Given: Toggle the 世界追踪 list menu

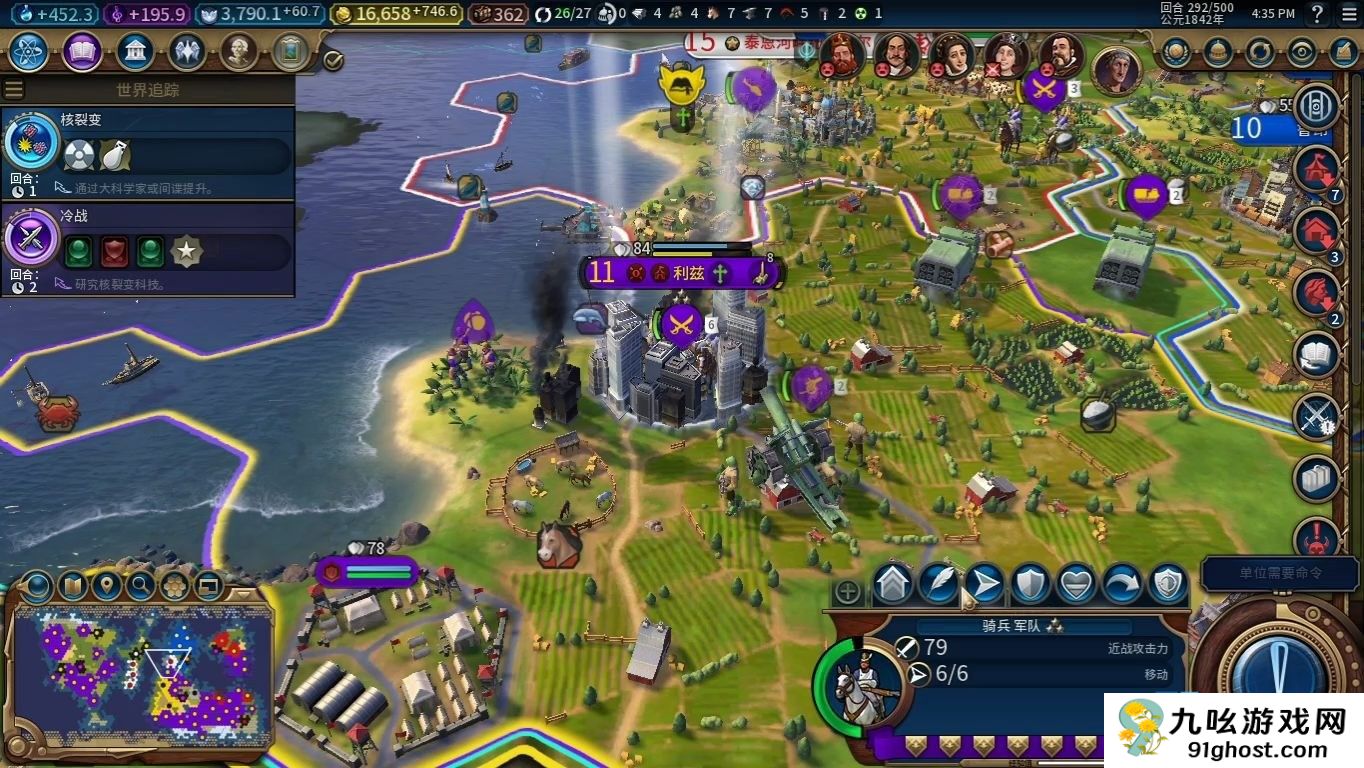Looking at the screenshot, I should tap(14, 90).
